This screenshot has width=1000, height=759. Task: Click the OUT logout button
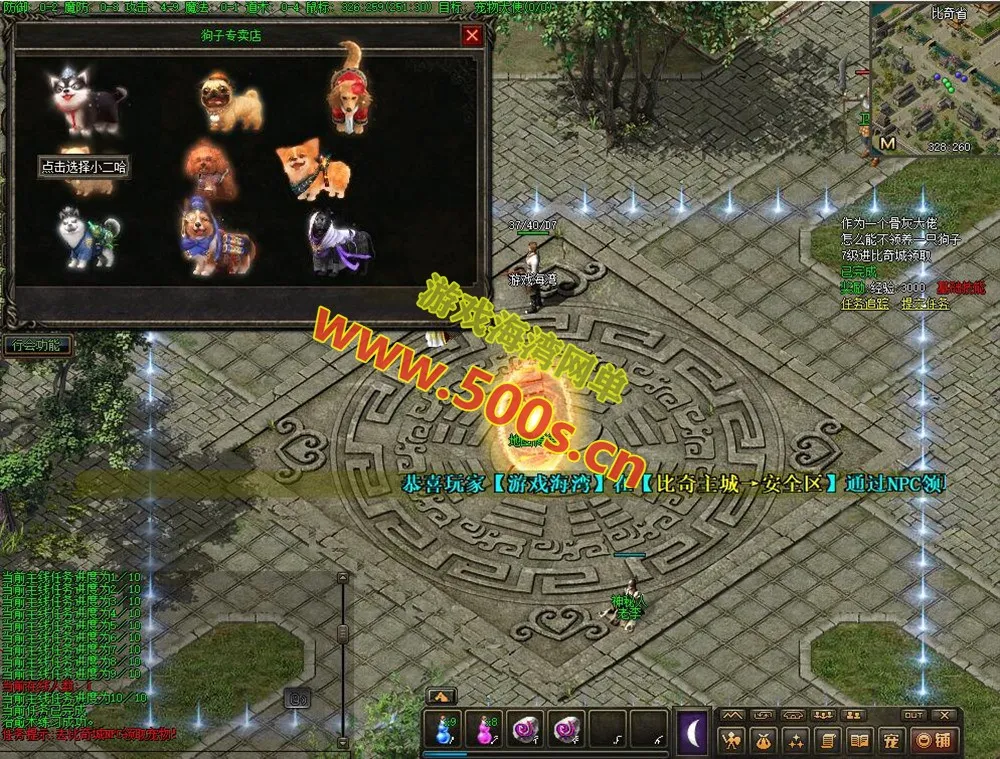[912, 715]
